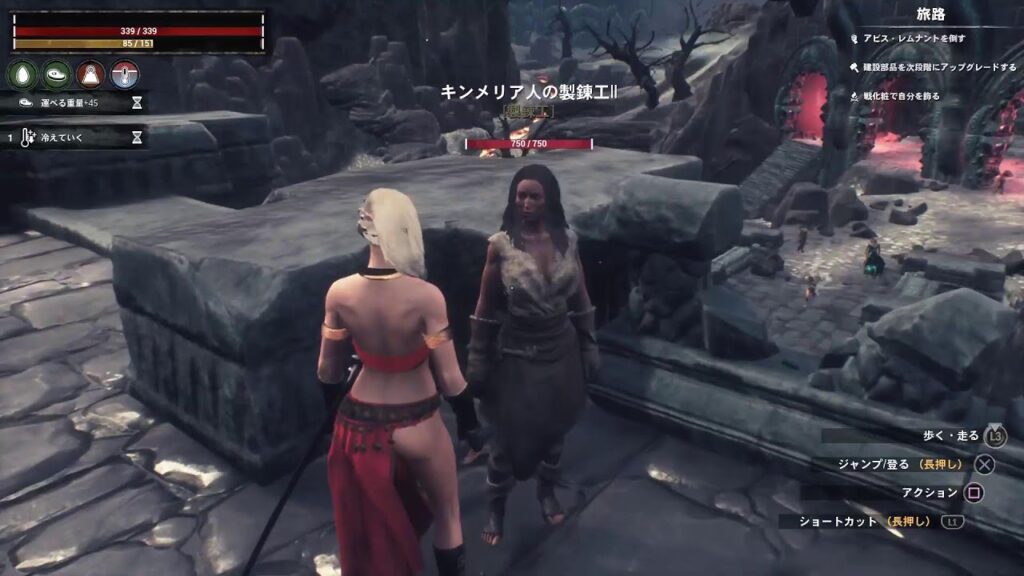Click the thermometer temperature gauge icon
The width and height of the screenshot is (1024, 576).
click(124, 75)
